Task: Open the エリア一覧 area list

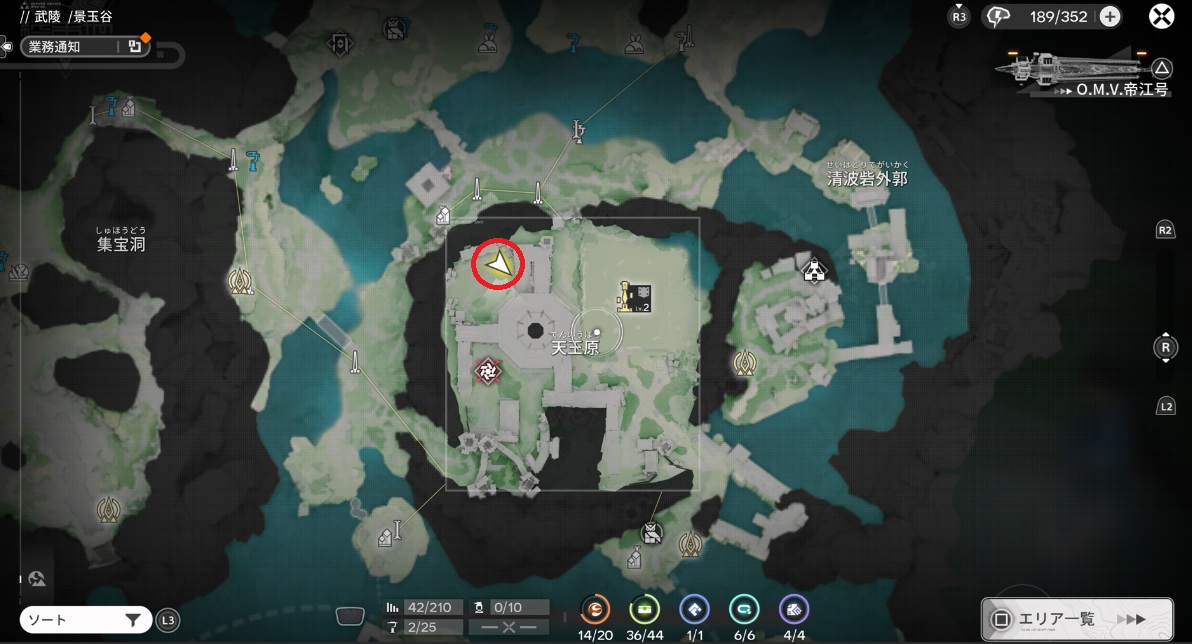Action: click(x=1076, y=619)
